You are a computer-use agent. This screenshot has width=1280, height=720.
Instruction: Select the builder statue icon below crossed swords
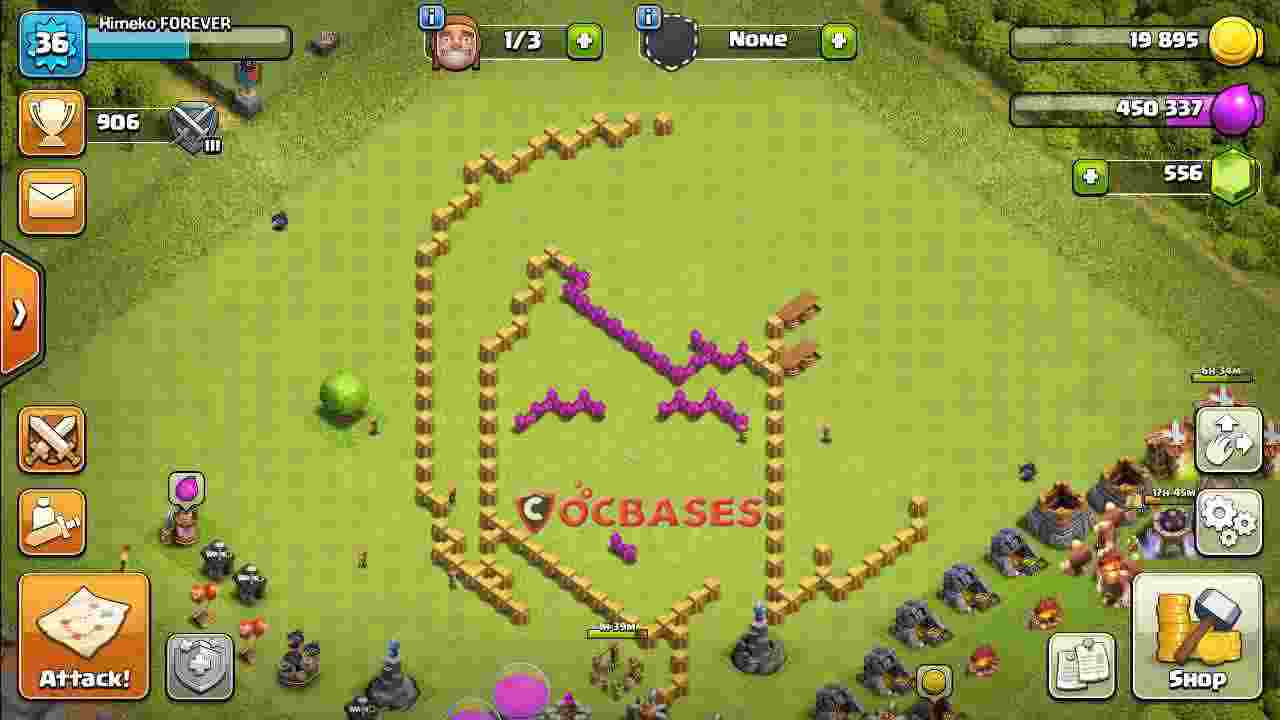[x=51, y=520]
